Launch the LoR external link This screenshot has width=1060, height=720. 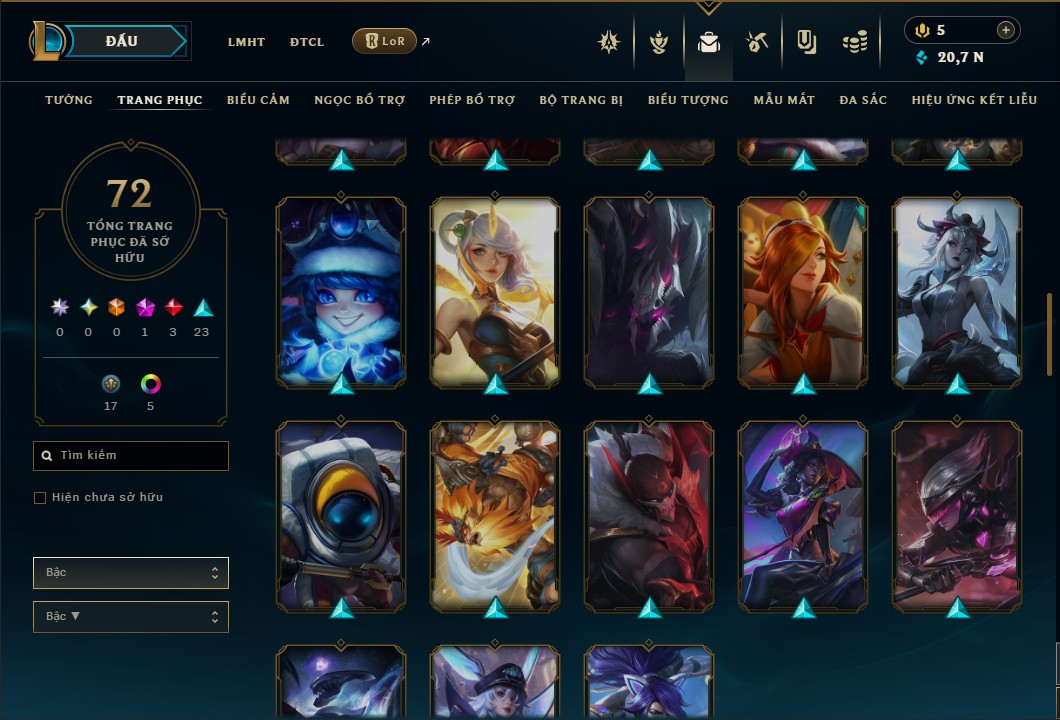coord(385,41)
